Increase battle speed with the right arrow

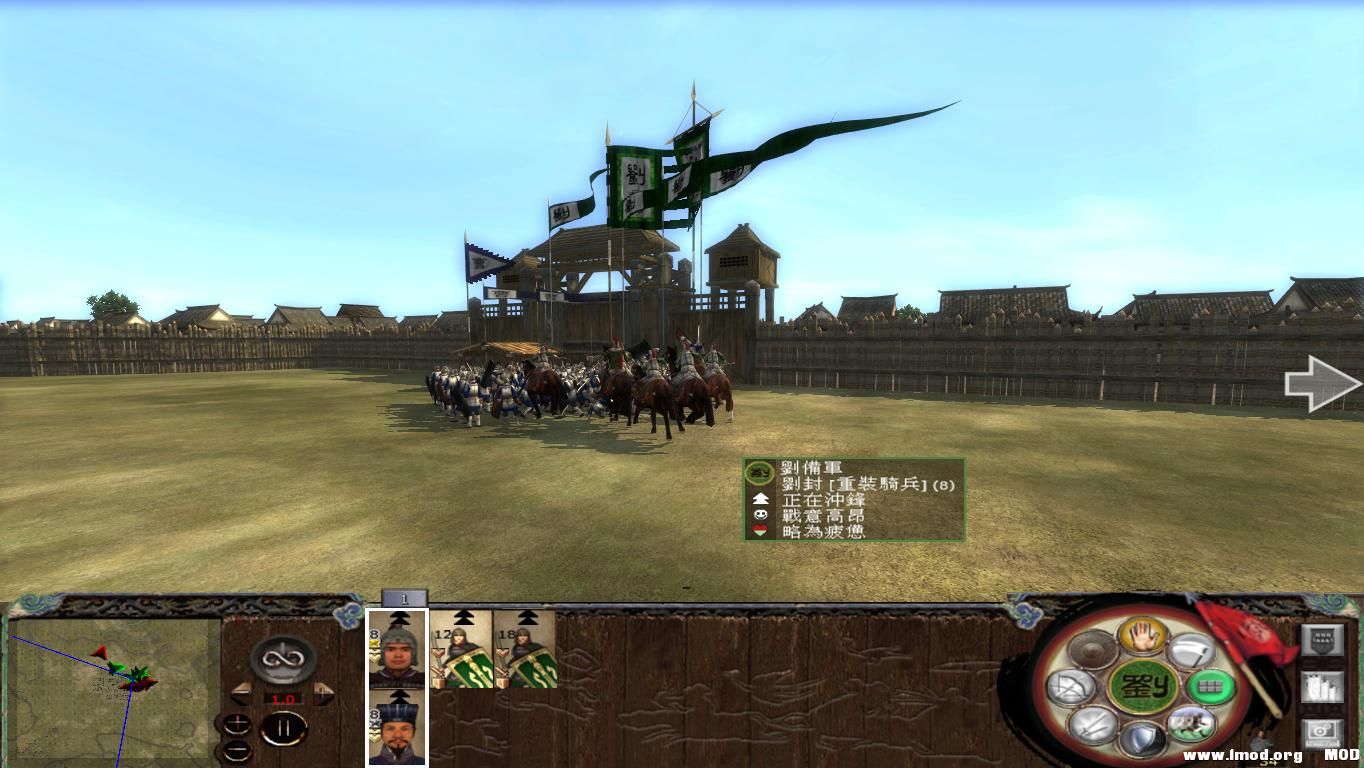(322, 692)
